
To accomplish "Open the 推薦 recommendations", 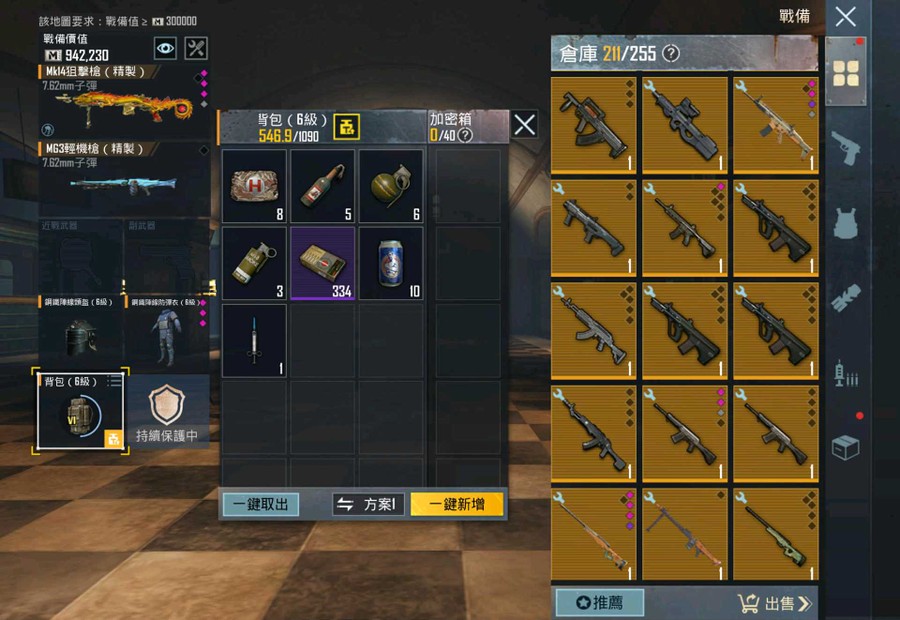I will click(x=599, y=603).
